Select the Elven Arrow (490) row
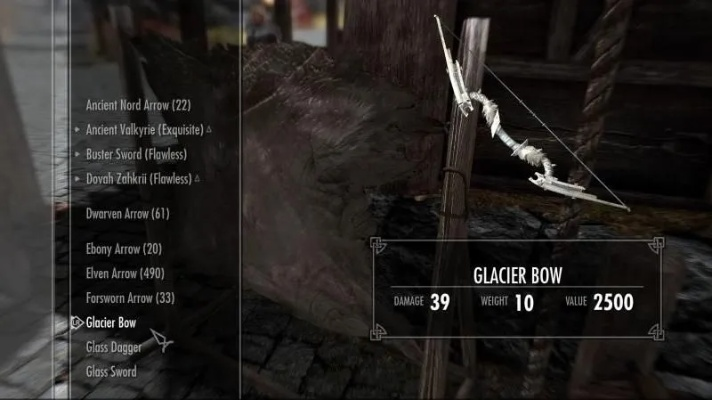712x400 pixels. [x=126, y=273]
